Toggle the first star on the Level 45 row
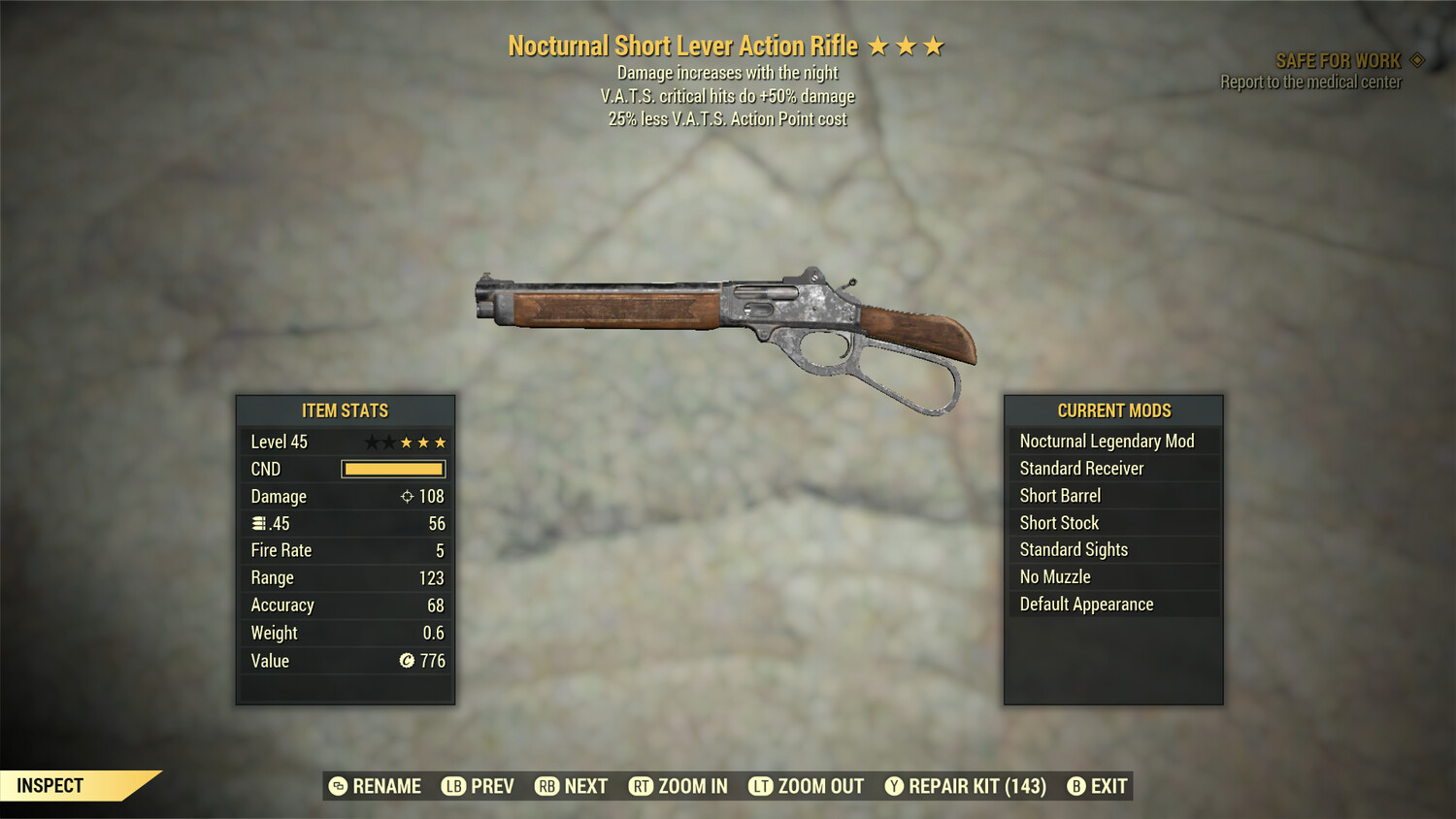The height and width of the screenshot is (819, 1456). [370, 442]
